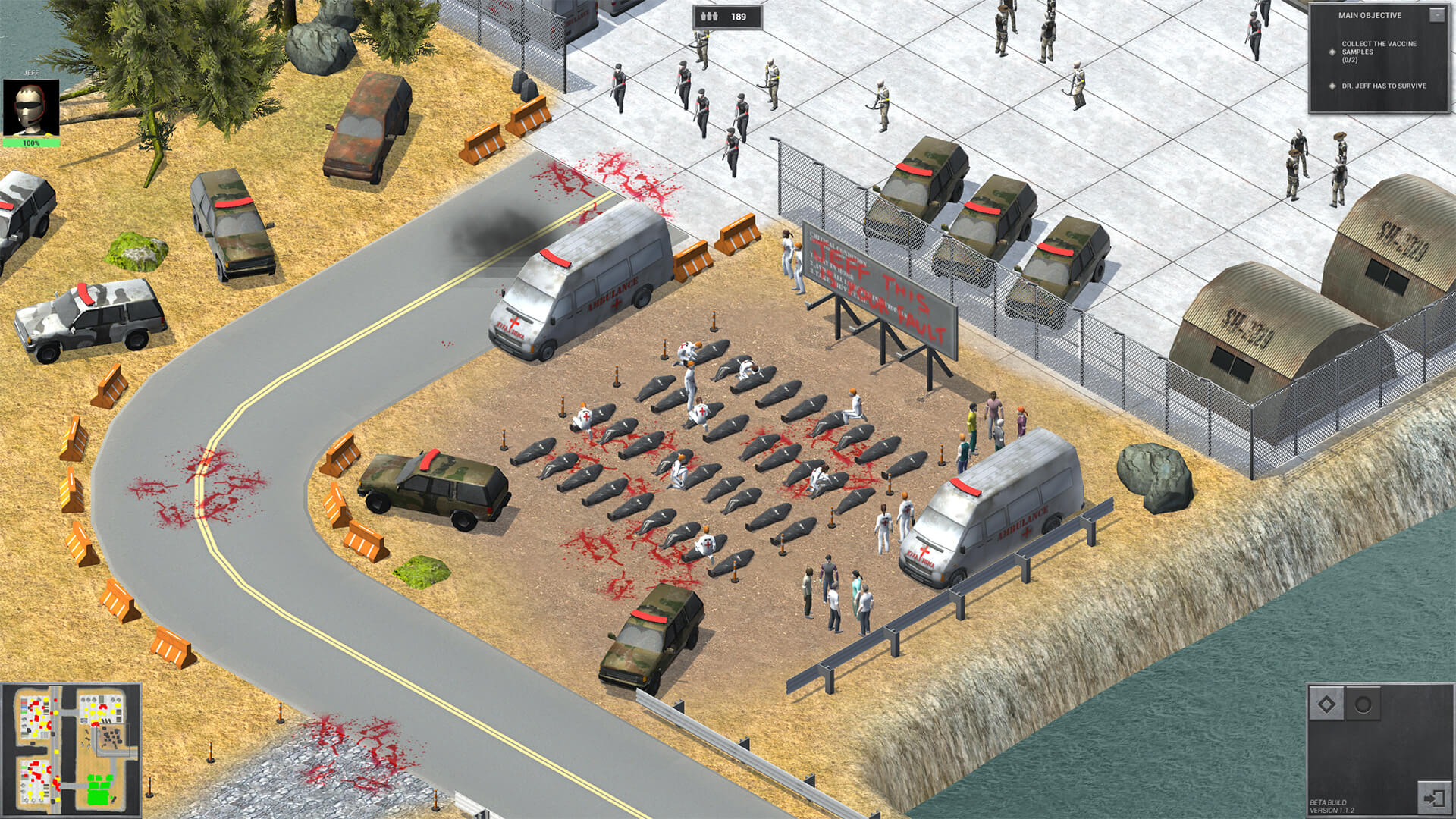
Task: Select the Dr. Jeff Has to Survive objective
Action: coord(1383,86)
